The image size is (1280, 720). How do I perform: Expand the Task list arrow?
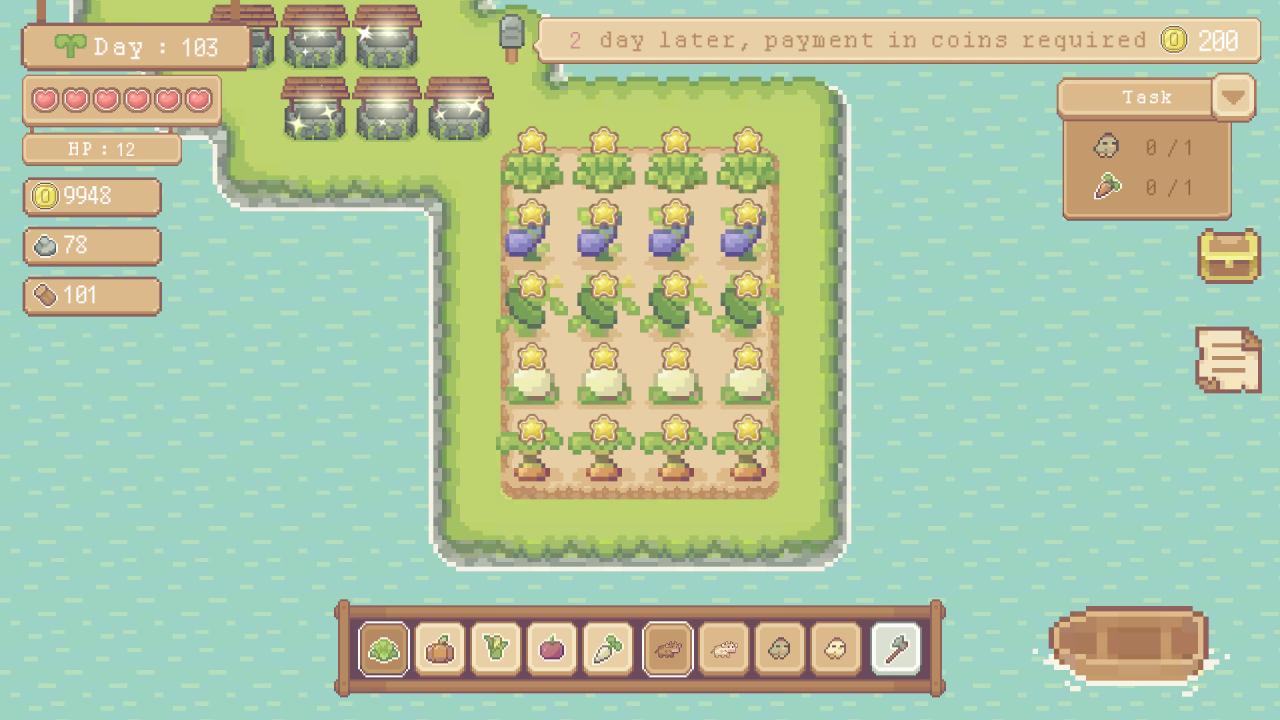(x=1233, y=97)
